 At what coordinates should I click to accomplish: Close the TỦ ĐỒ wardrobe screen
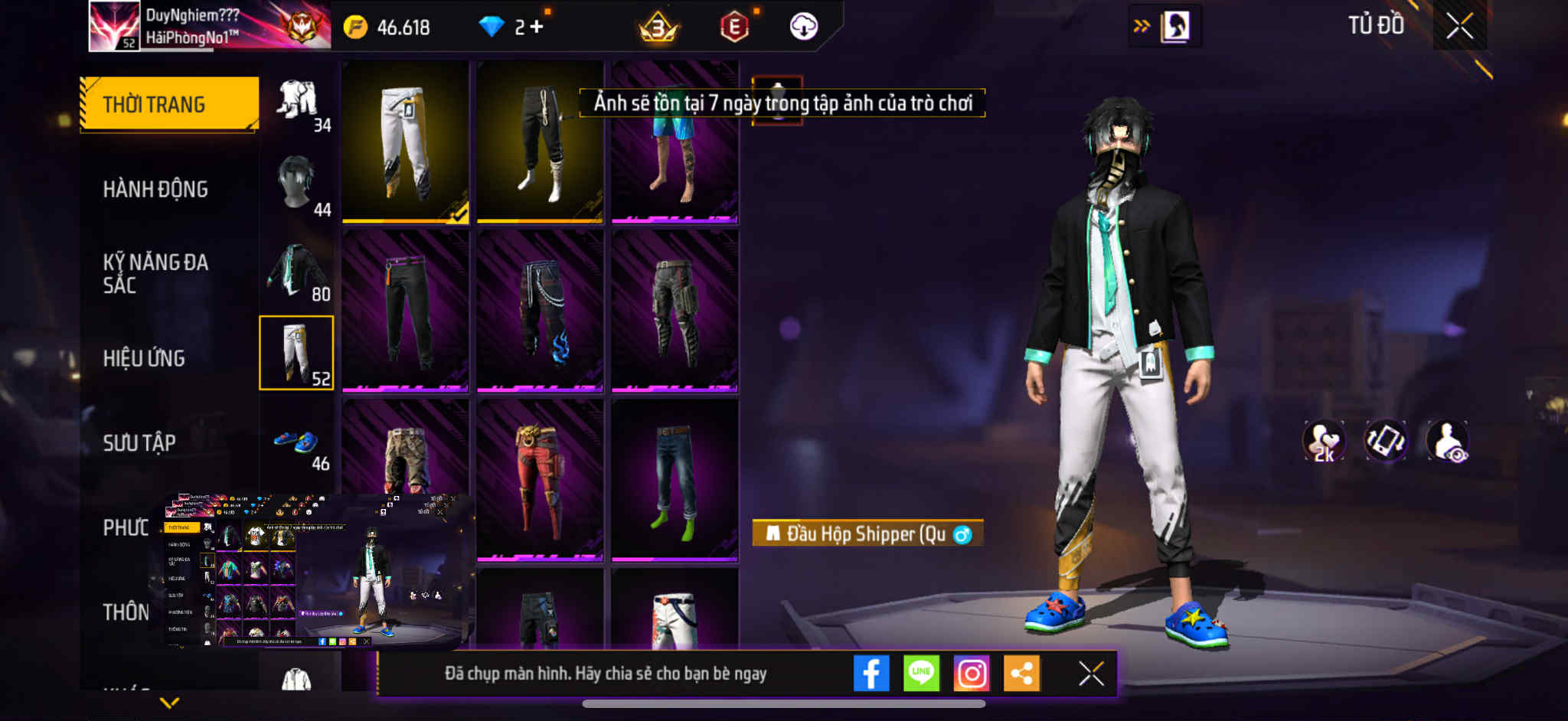[x=1459, y=27]
